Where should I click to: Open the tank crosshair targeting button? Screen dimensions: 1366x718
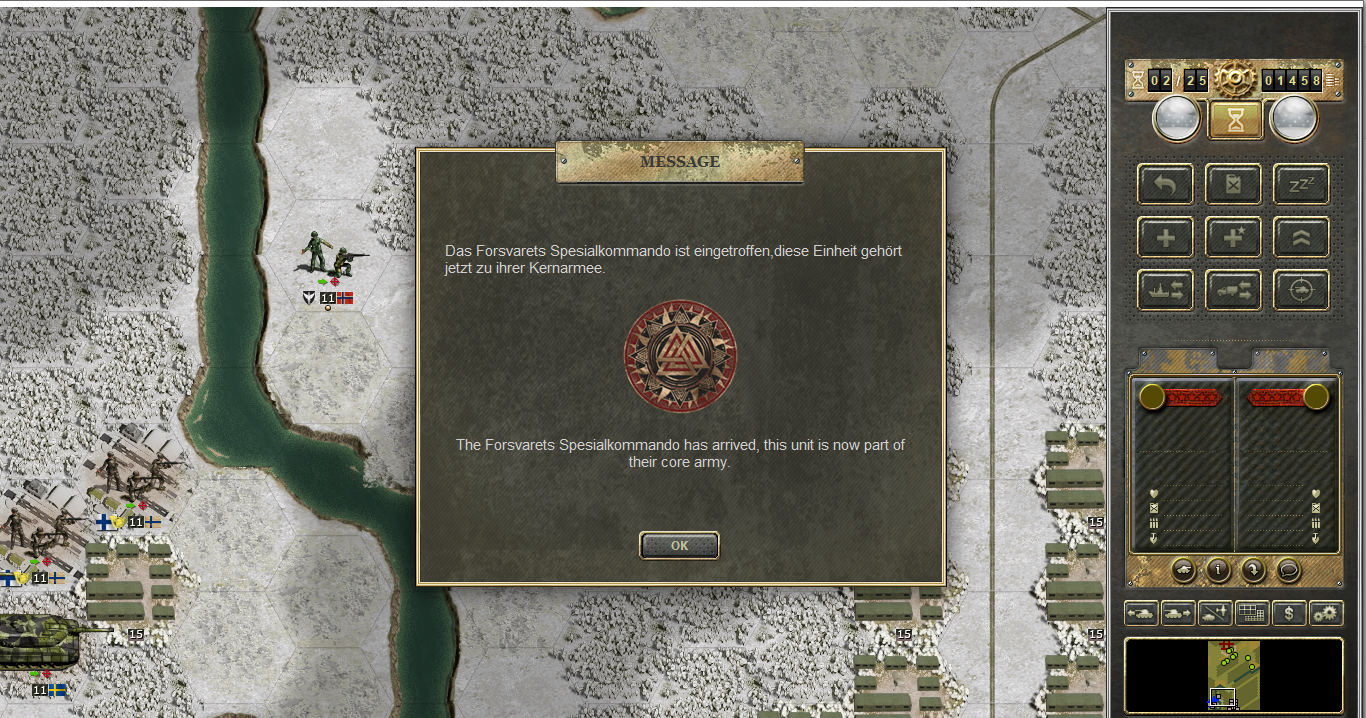point(1301,290)
